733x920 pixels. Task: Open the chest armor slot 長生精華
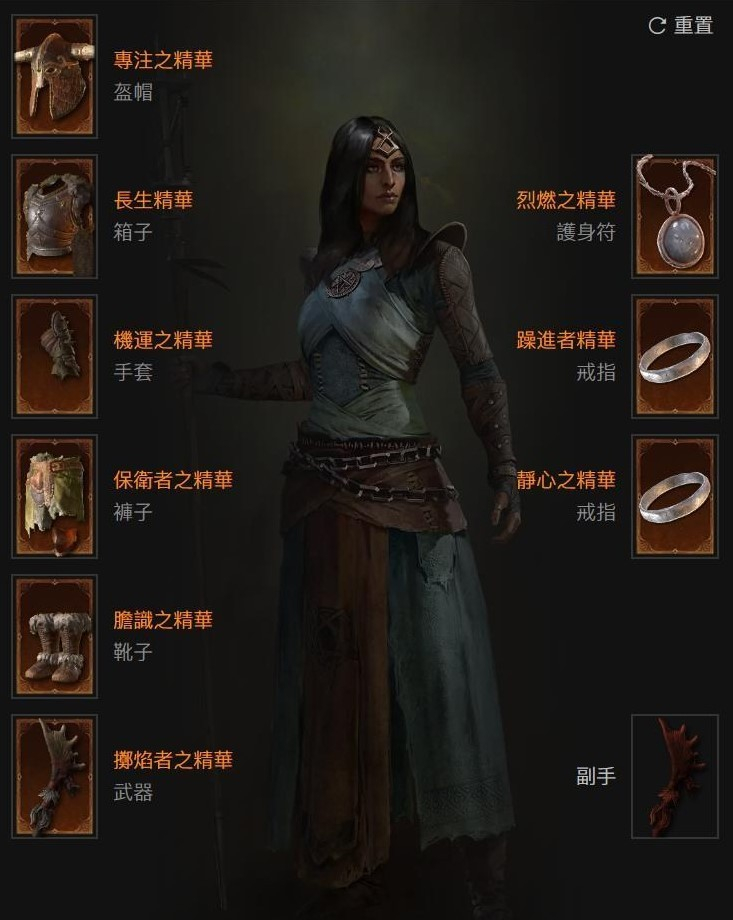[55, 216]
